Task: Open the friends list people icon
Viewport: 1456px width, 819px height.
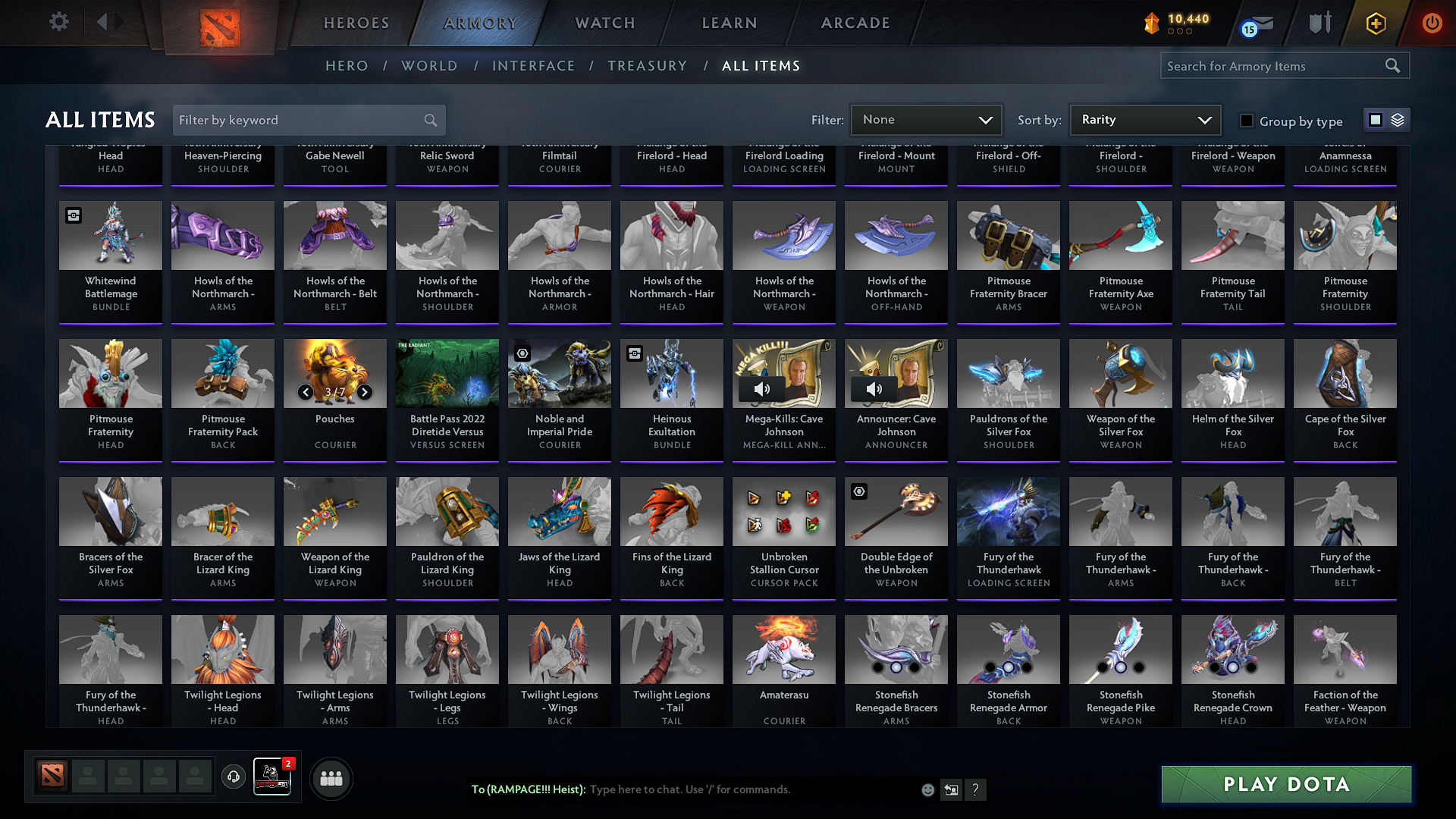Action: tap(330, 778)
